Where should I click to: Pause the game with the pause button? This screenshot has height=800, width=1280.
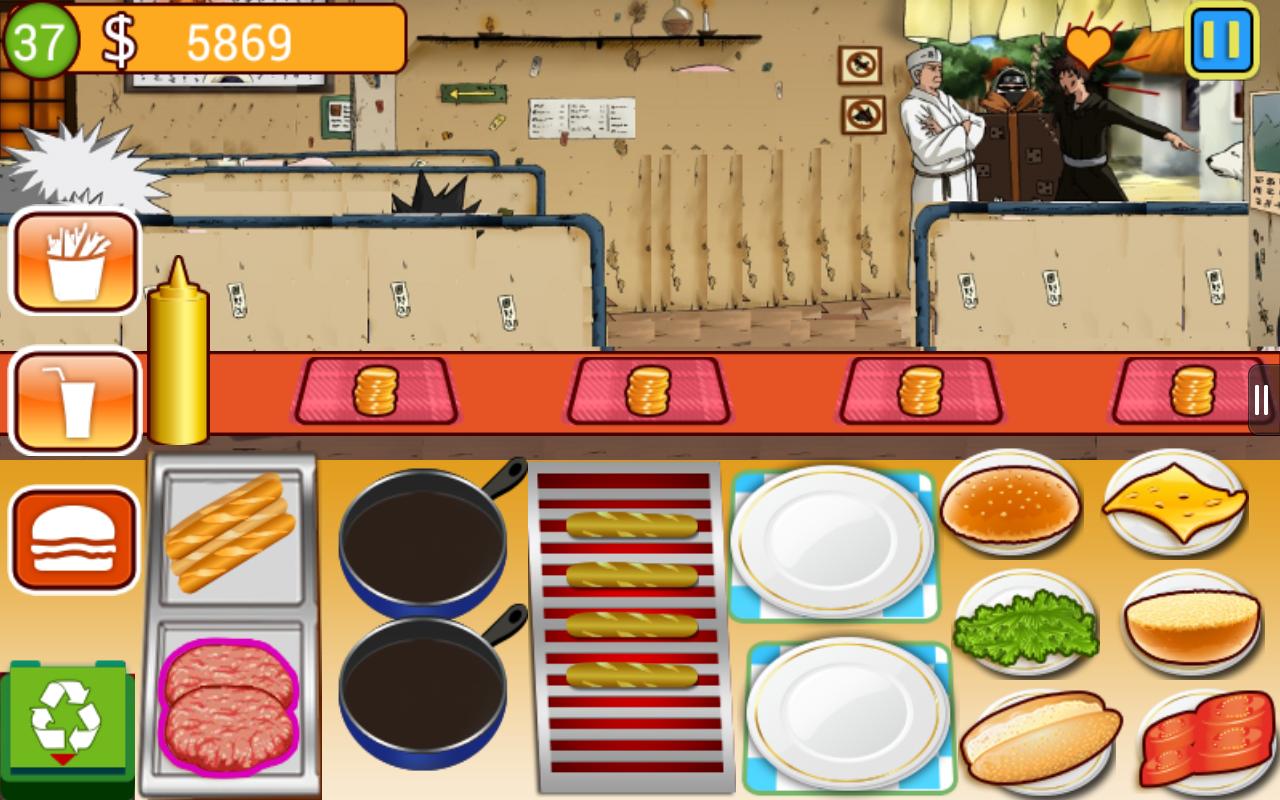[1220, 38]
